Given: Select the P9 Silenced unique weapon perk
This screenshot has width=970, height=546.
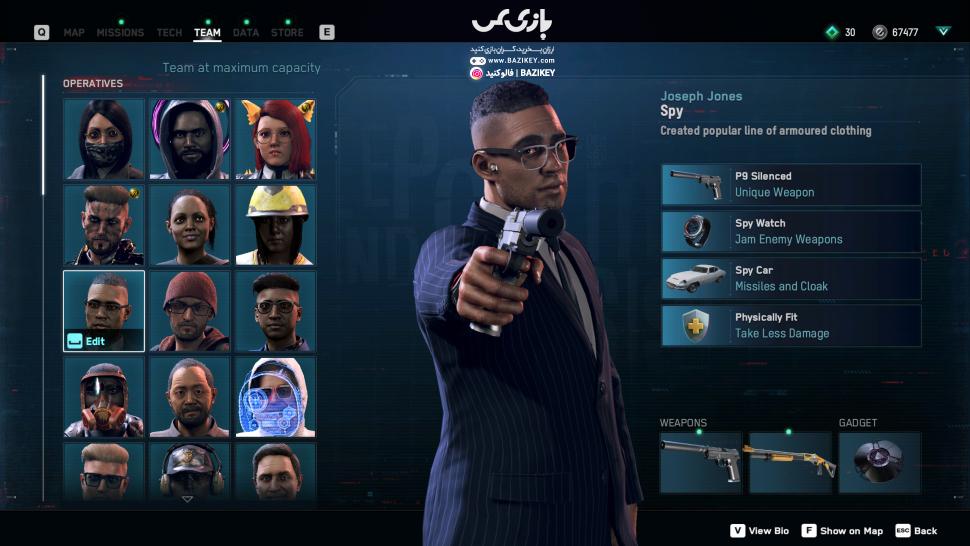Looking at the screenshot, I should coord(791,185).
